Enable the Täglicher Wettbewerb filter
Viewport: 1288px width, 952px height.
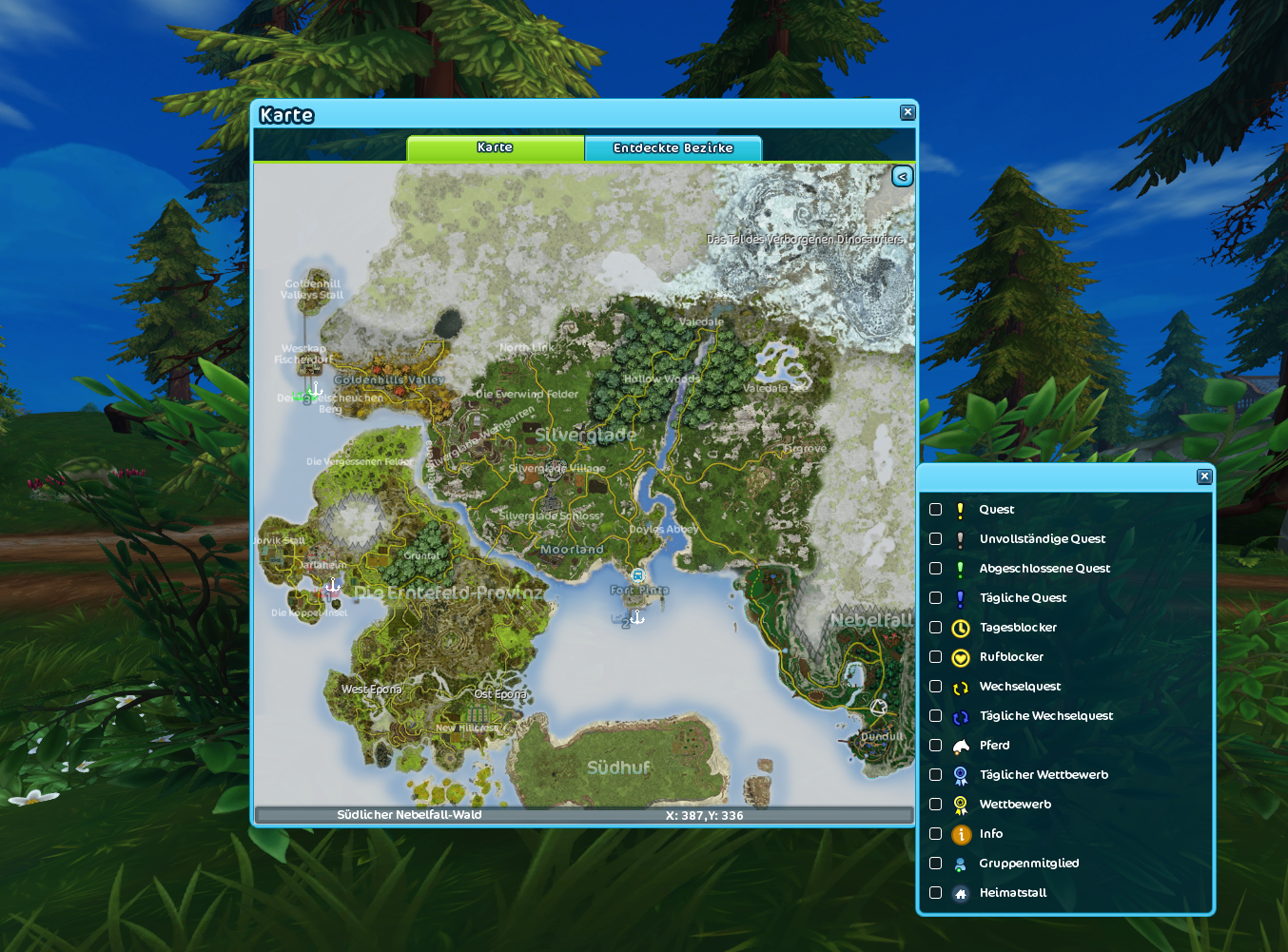tap(936, 775)
